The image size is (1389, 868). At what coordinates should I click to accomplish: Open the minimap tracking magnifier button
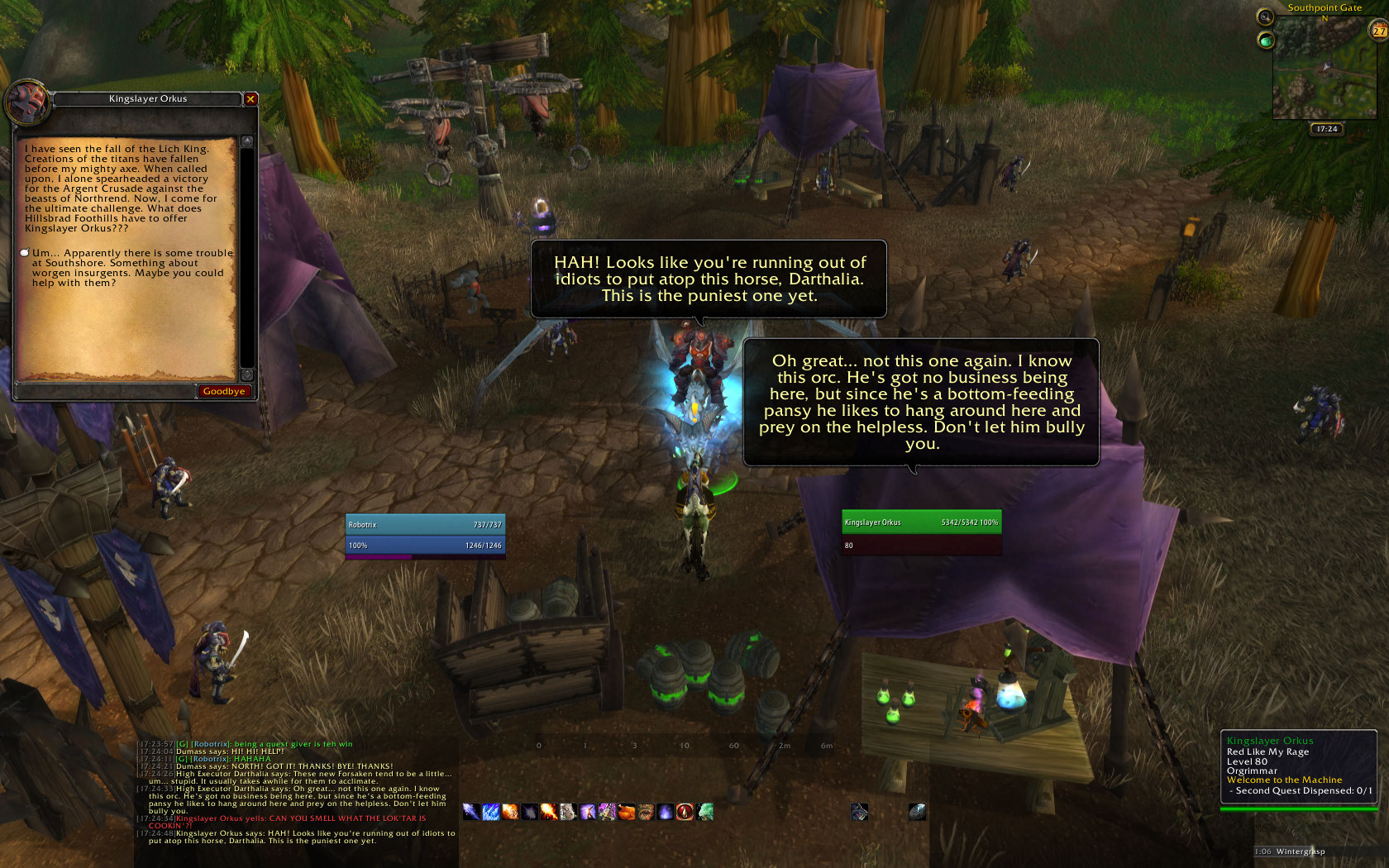1265,17
